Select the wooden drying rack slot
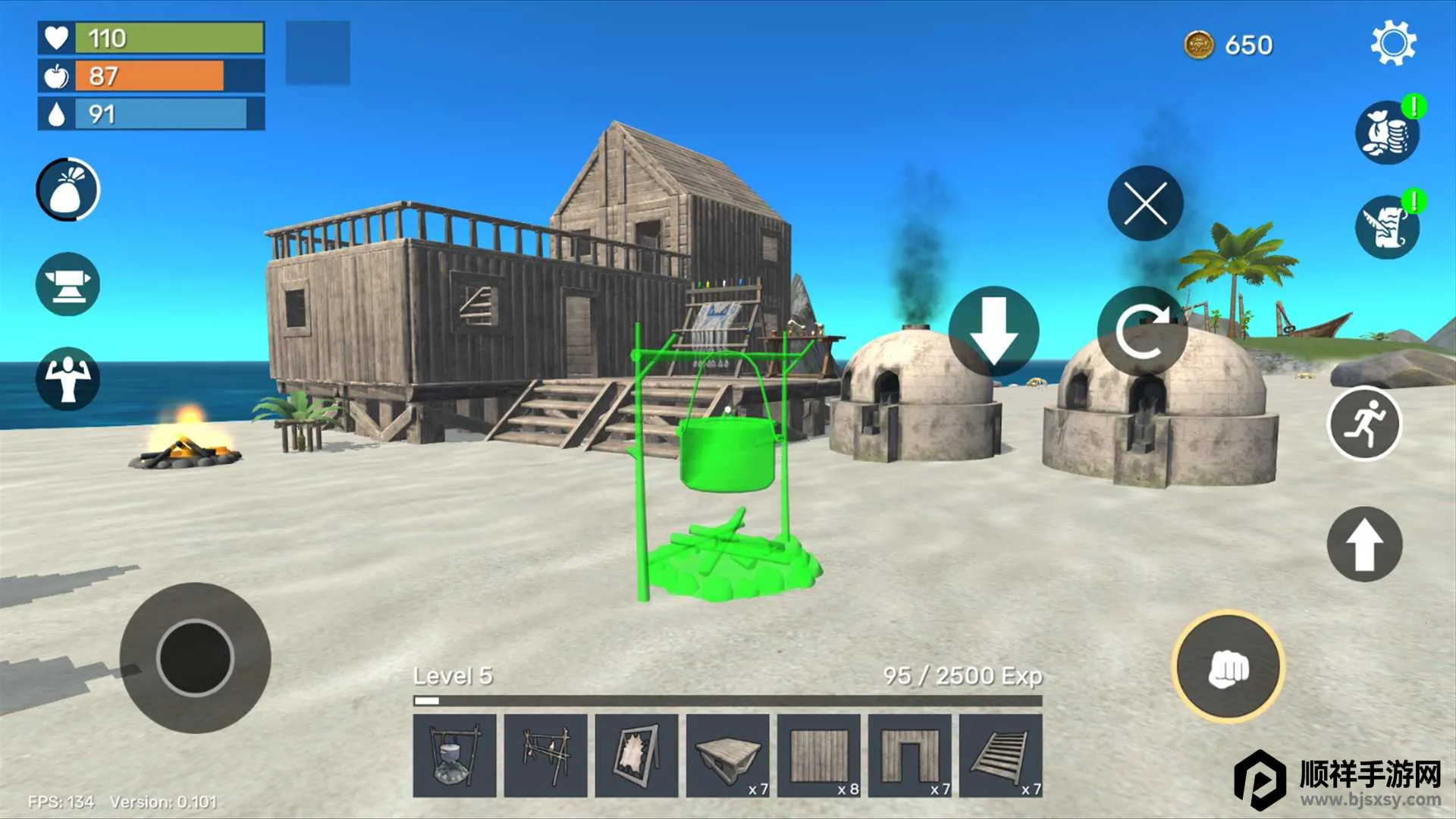Screen dimensions: 1456x819 546,755
